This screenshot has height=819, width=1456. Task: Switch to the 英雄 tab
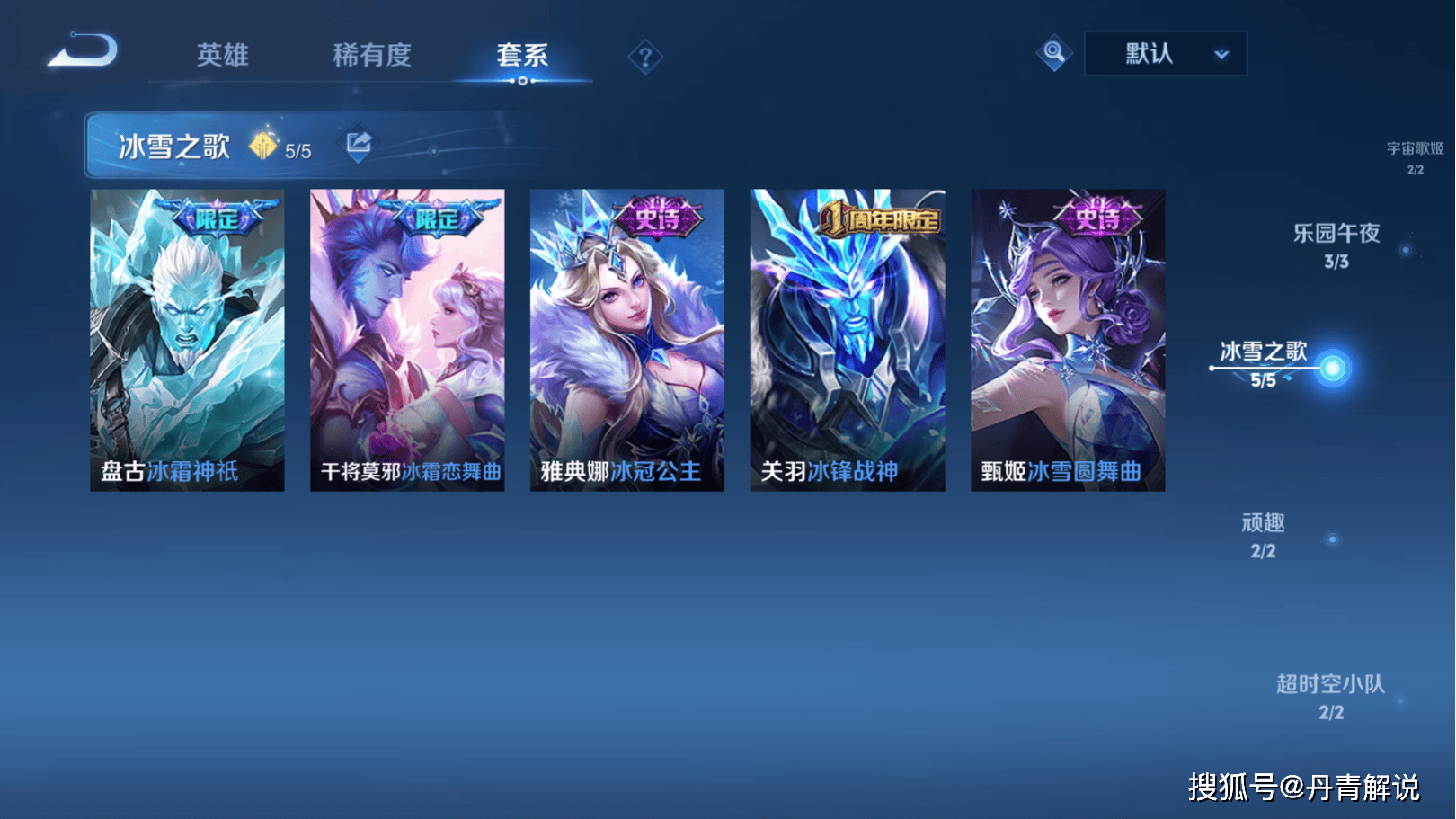222,56
